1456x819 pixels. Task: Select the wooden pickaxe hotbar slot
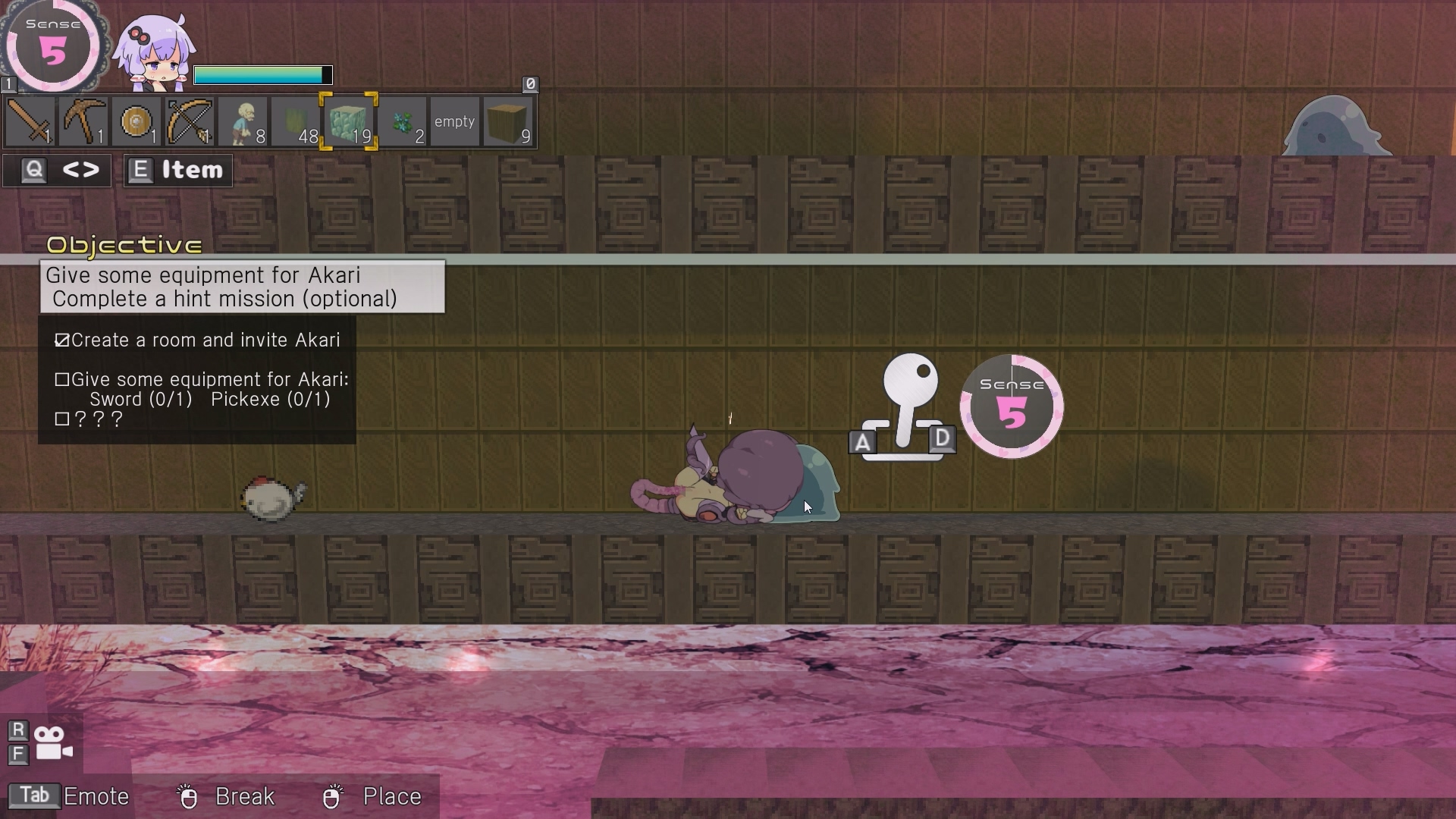[83, 121]
